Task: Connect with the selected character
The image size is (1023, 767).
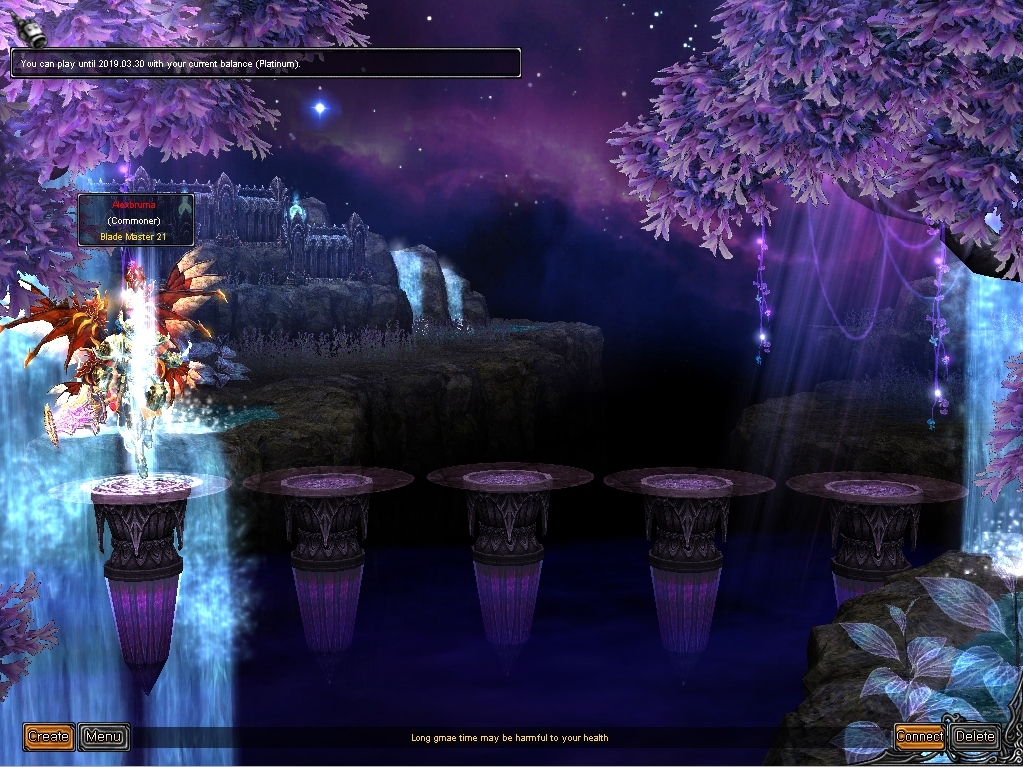Action: [919, 737]
